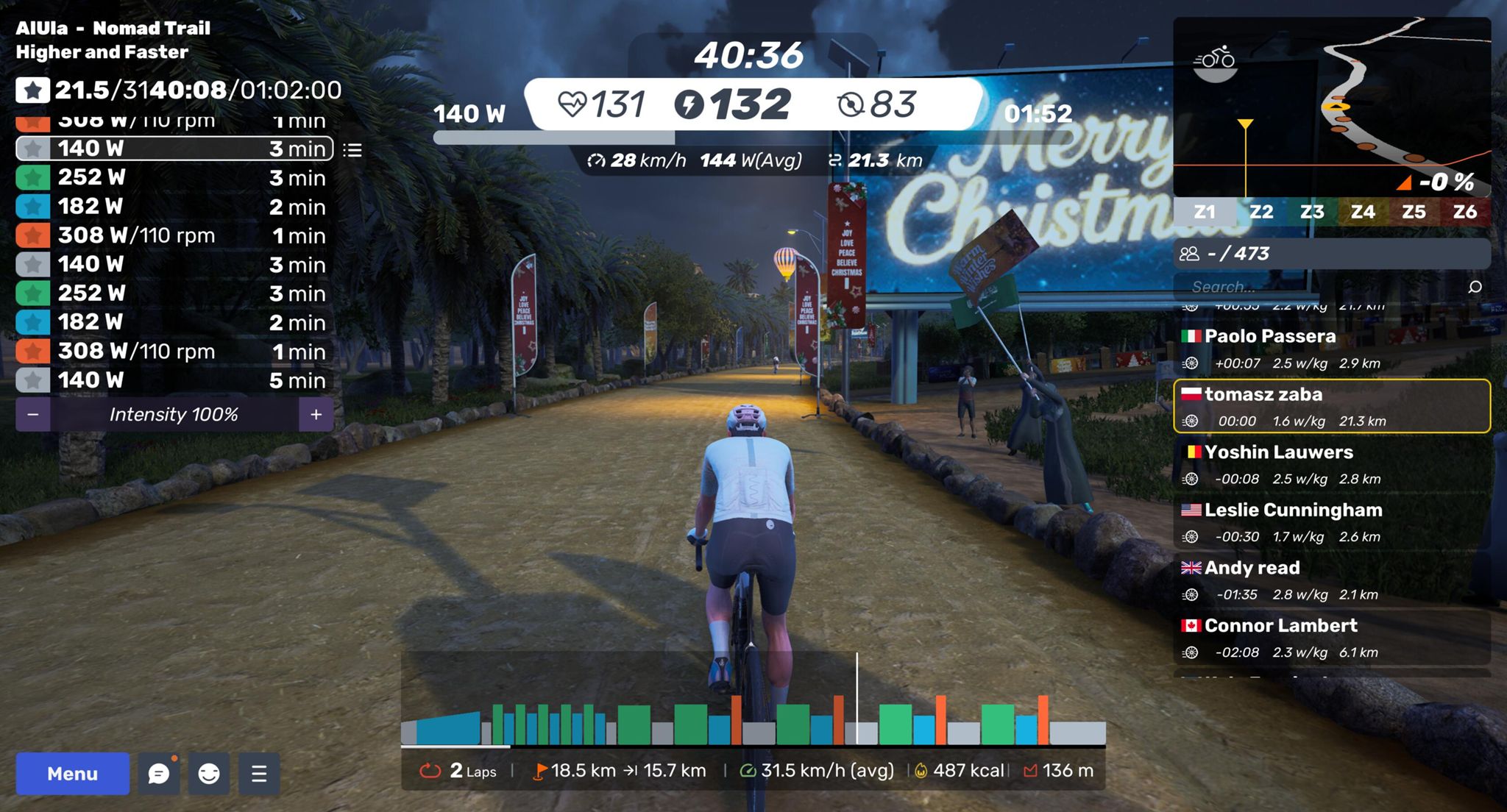The width and height of the screenshot is (1507, 812).
Task: Choose Leslie Cunningham from nearby riders
Action: 1332,522
